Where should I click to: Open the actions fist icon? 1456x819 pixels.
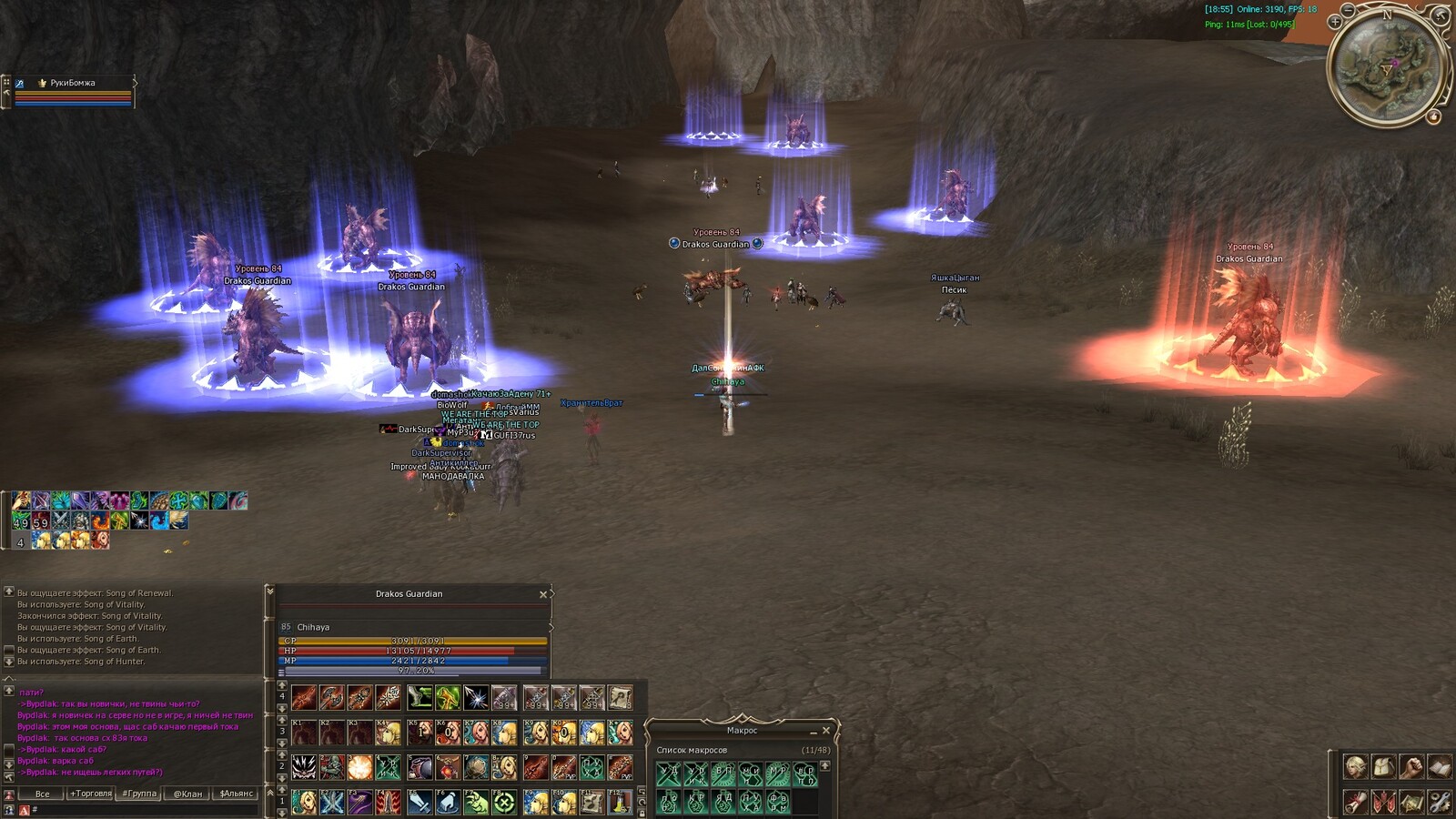coord(1411,766)
